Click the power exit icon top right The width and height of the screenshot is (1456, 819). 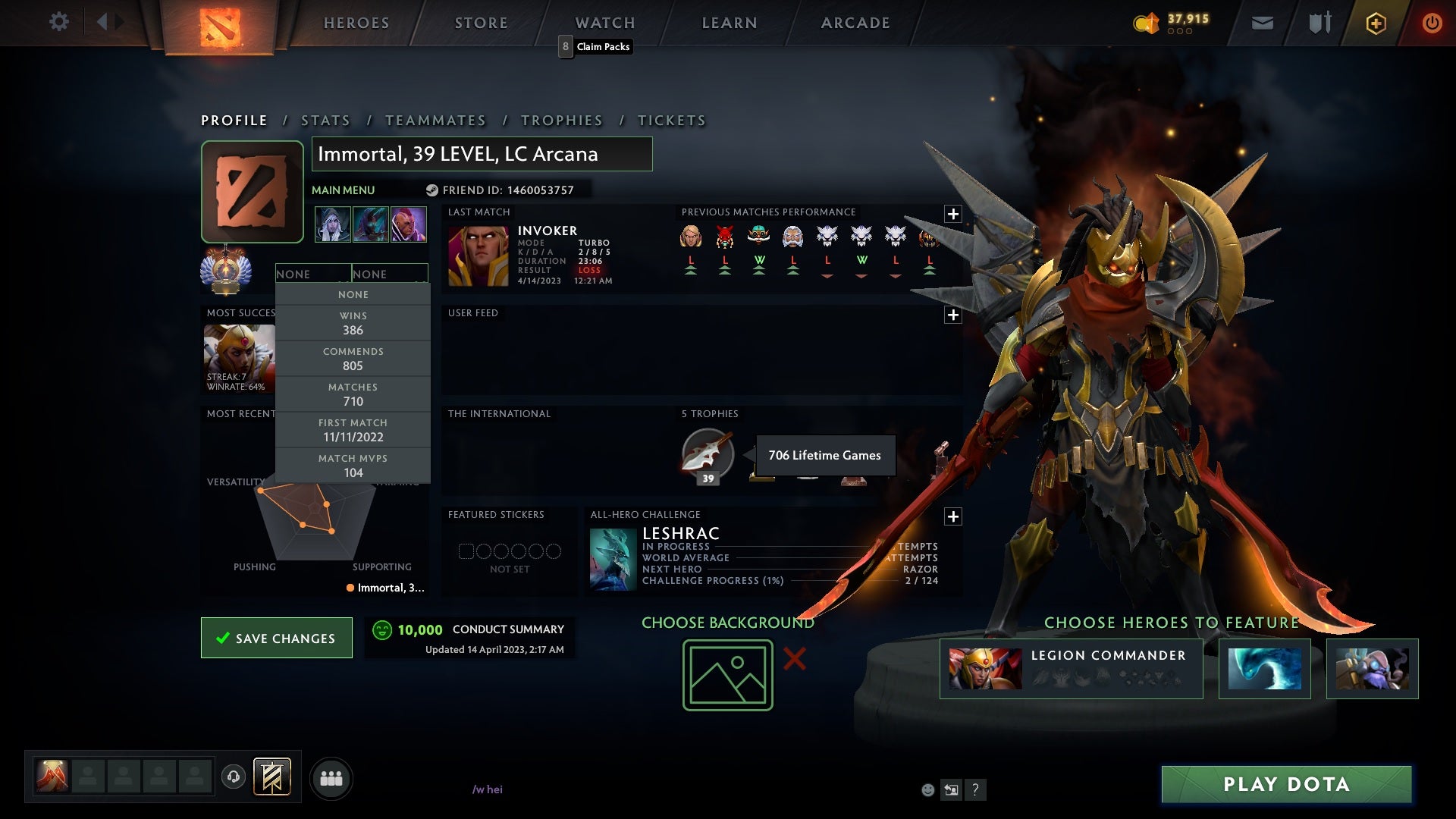(1432, 23)
